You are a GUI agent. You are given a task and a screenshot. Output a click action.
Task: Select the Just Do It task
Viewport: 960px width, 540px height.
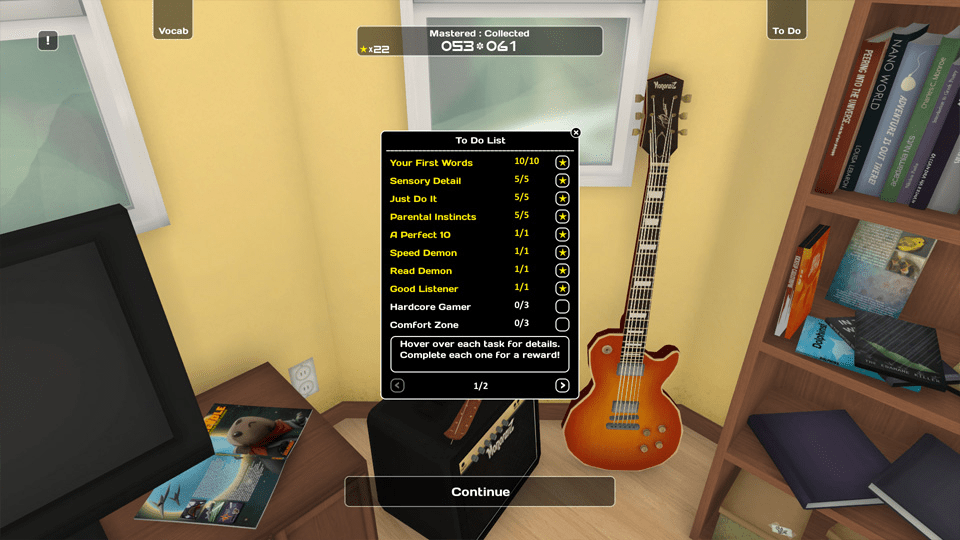[x=413, y=199]
